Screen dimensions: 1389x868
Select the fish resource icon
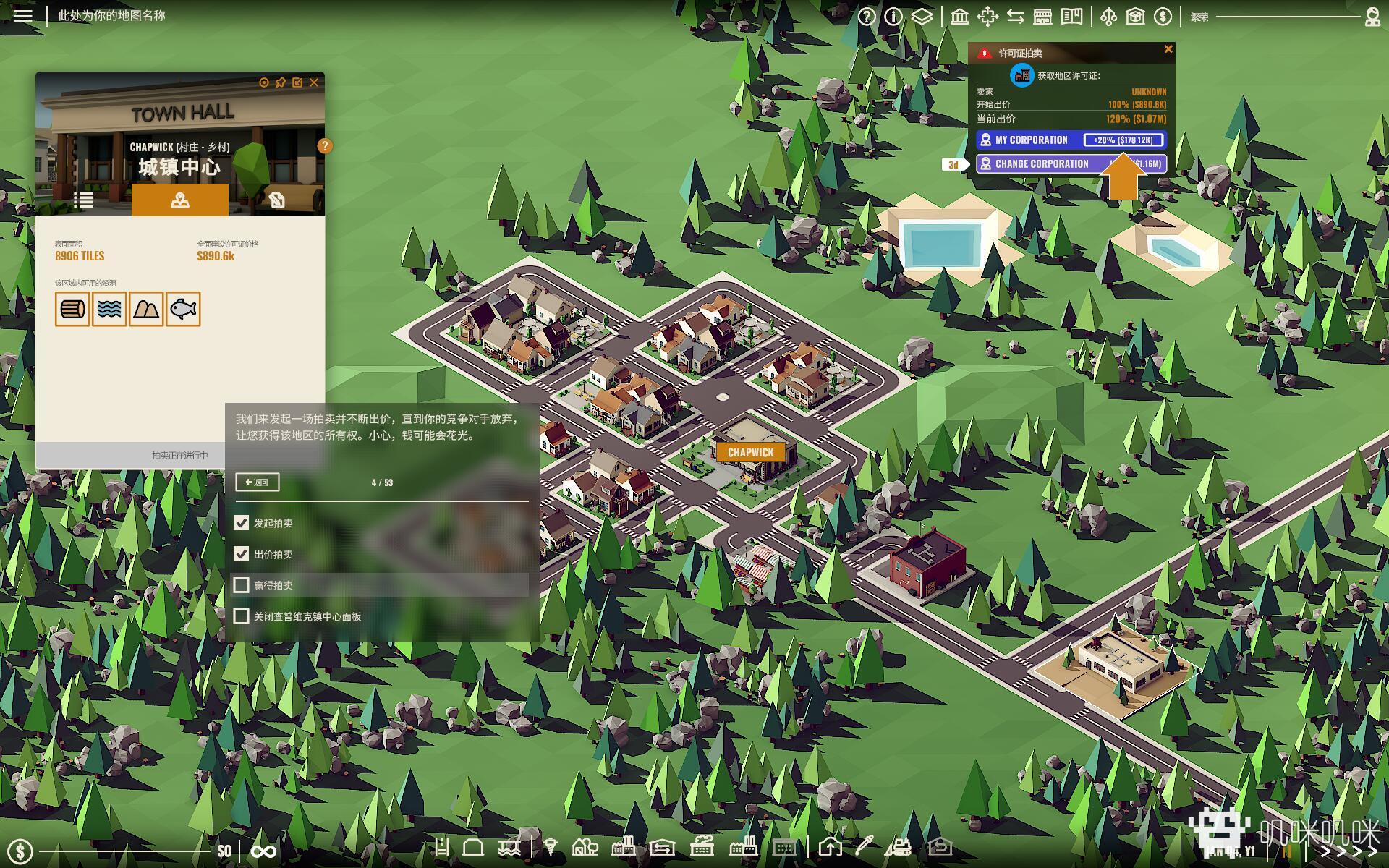183,310
